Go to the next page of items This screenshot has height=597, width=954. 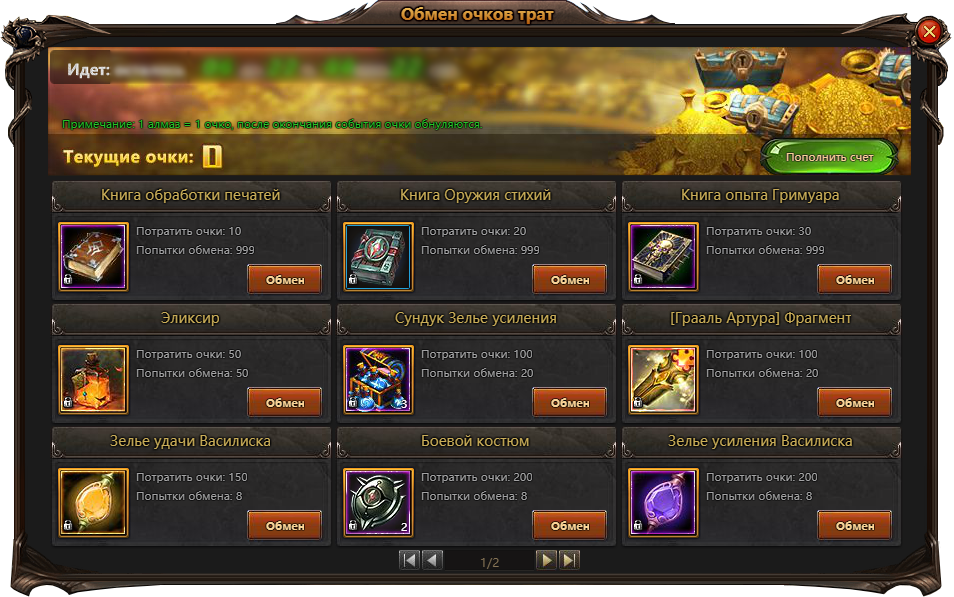coord(546,560)
